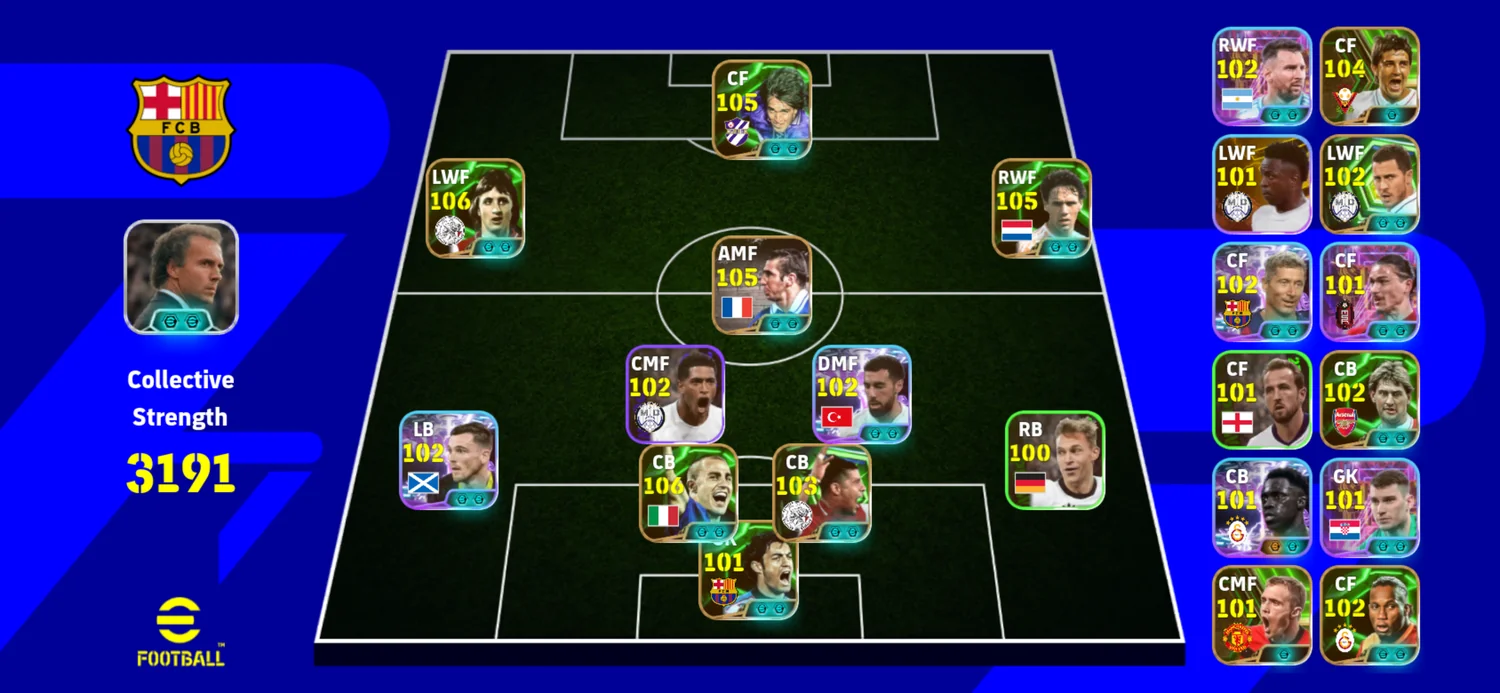The image size is (1500, 693).
Task: Select the CMF 101 Manchester United substitute card
Action: tap(1262, 615)
